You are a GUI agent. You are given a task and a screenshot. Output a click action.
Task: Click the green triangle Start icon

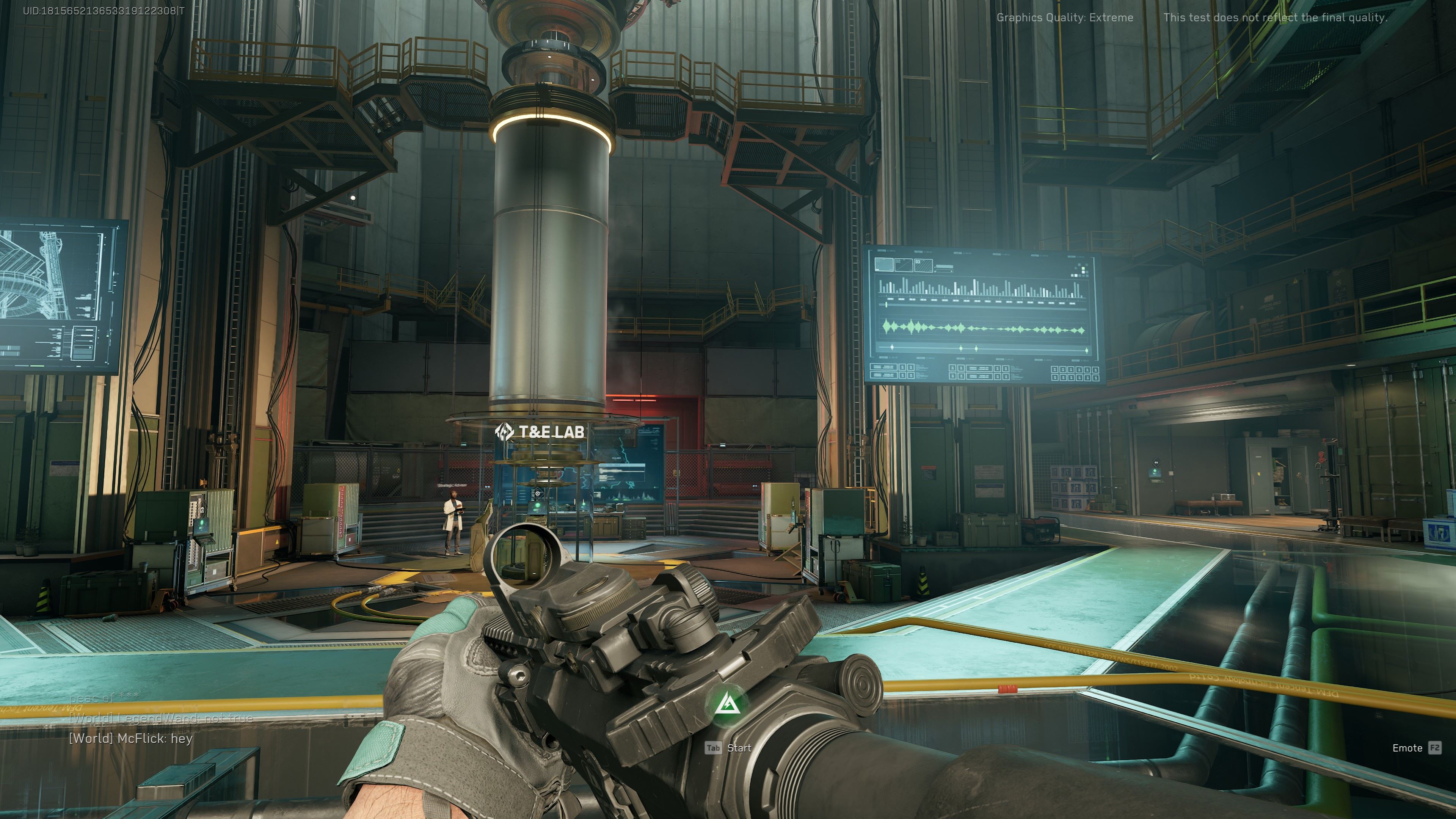[x=728, y=704]
